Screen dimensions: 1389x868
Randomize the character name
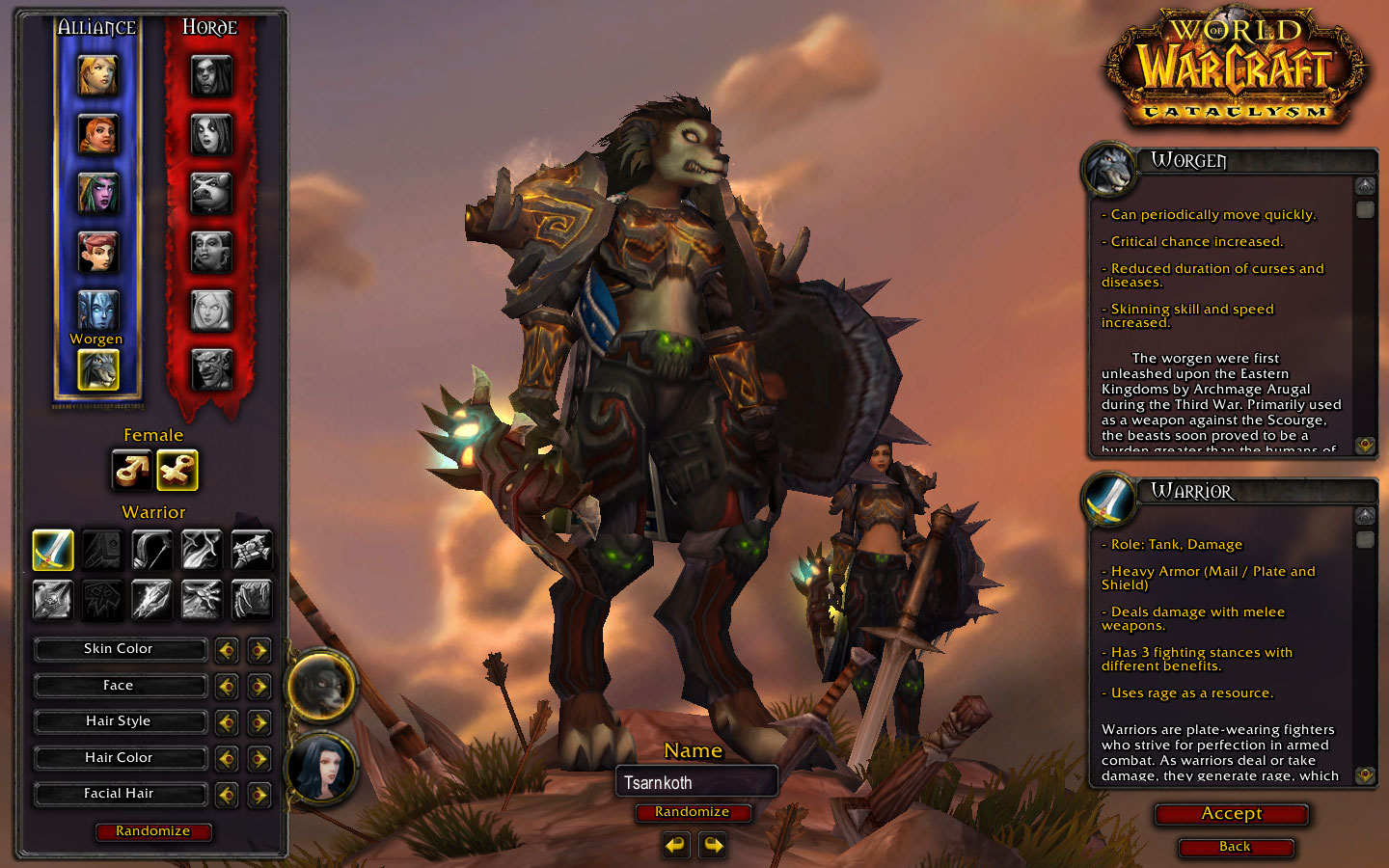pyautogui.click(x=692, y=812)
